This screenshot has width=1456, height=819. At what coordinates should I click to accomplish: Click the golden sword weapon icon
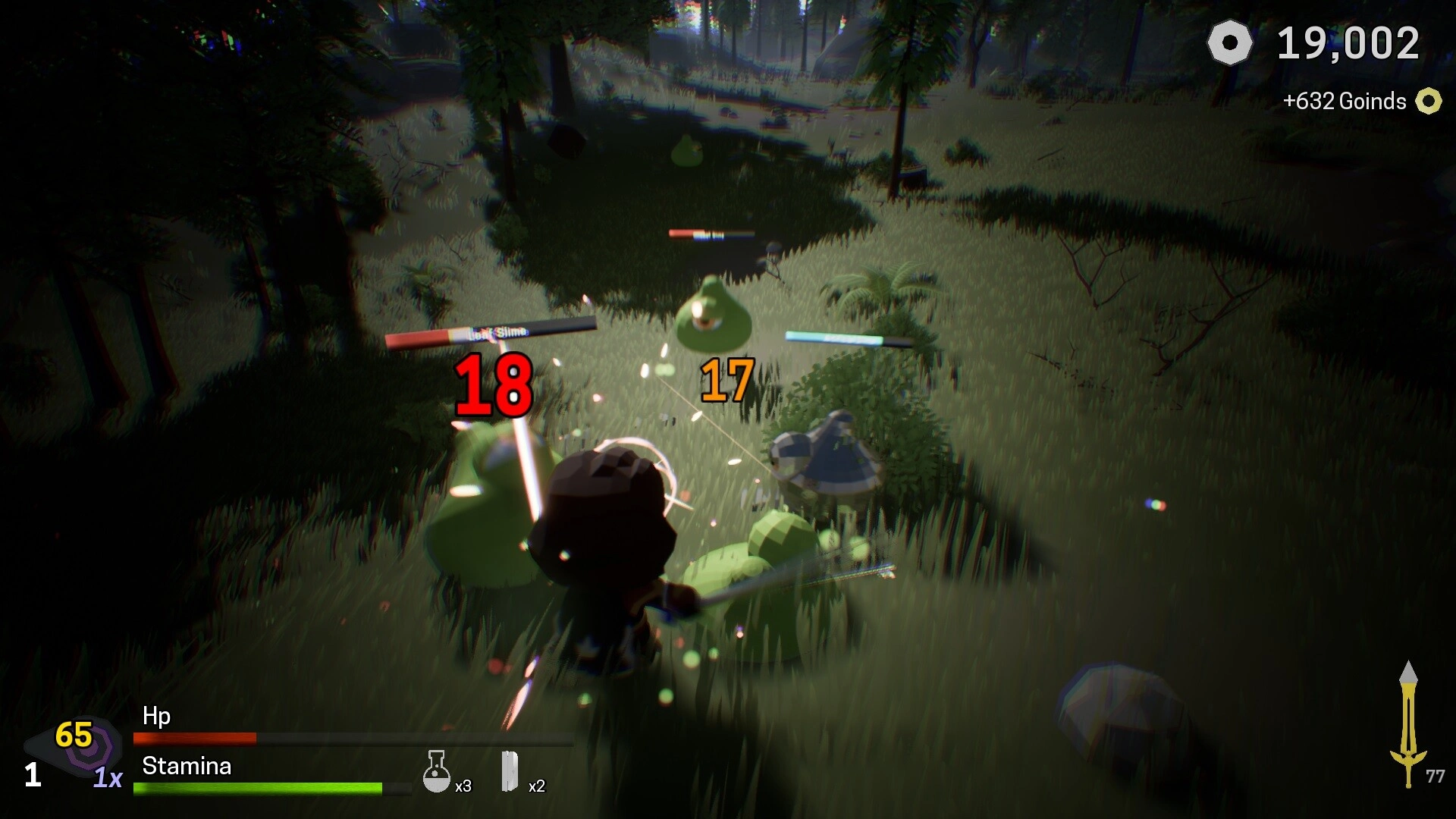[1407, 724]
